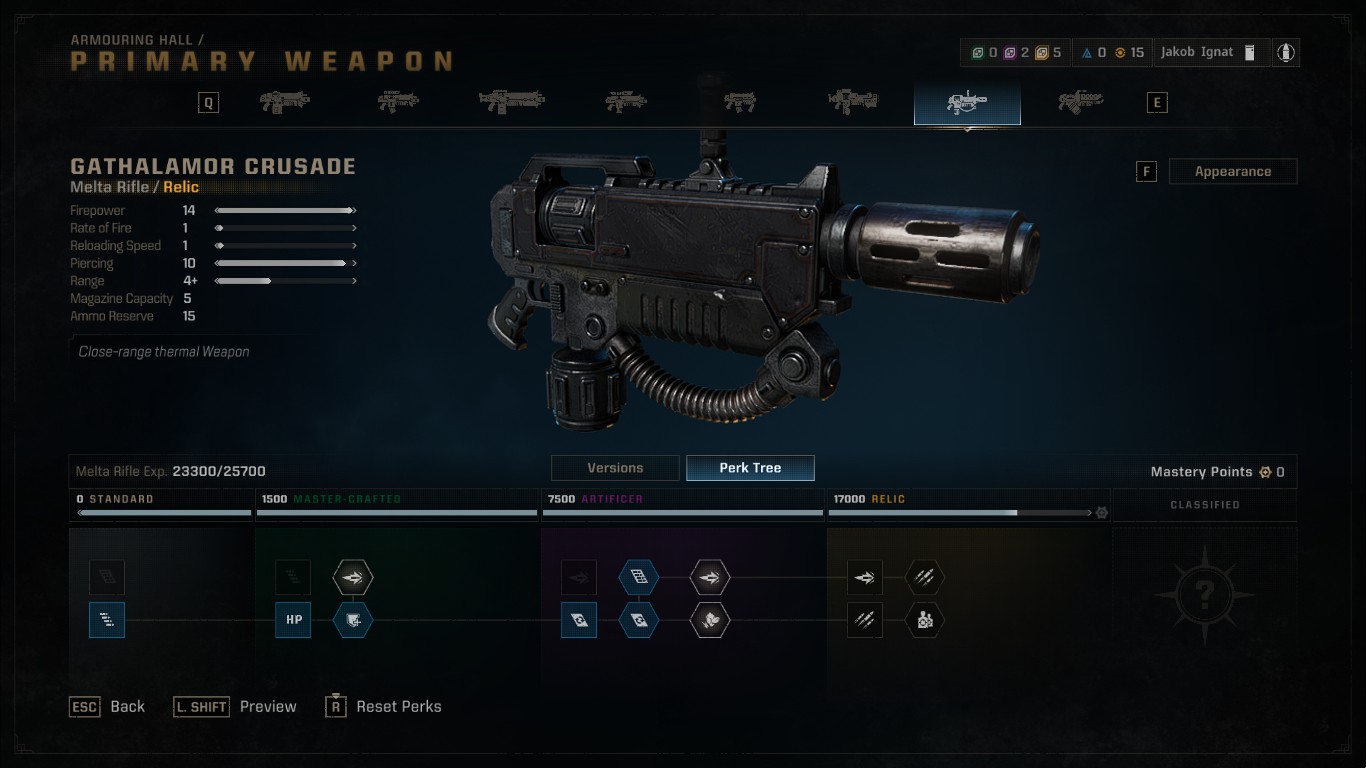Image resolution: width=1366 pixels, height=768 pixels.
Task: Select the highlighted Melta Rifle weapon tab
Action: tap(967, 103)
